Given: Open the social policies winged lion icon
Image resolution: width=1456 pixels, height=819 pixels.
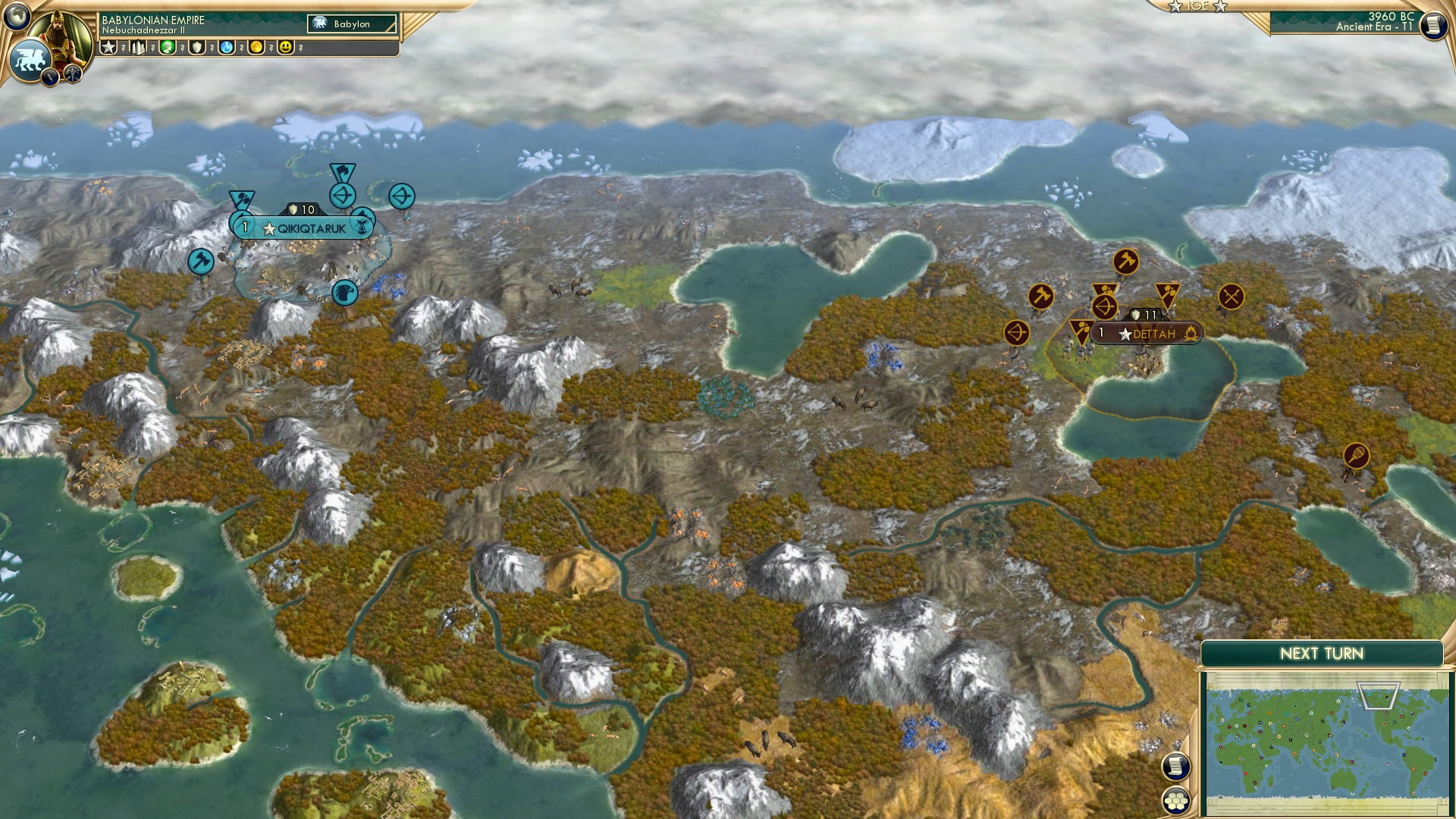Looking at the screenshot, I should [29, 58].
